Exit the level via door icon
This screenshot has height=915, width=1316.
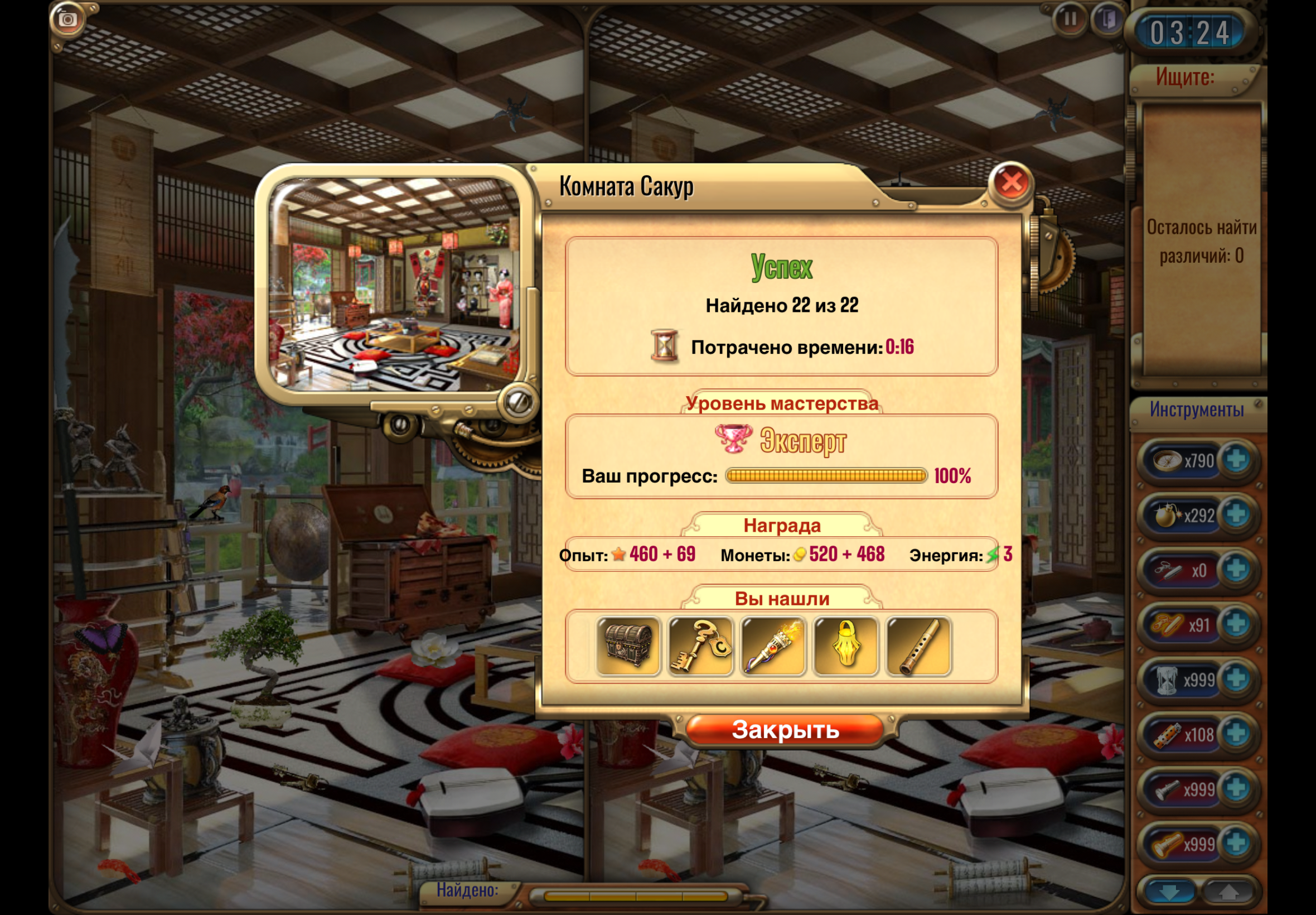pyautogui.click(x=1108, y=20)
